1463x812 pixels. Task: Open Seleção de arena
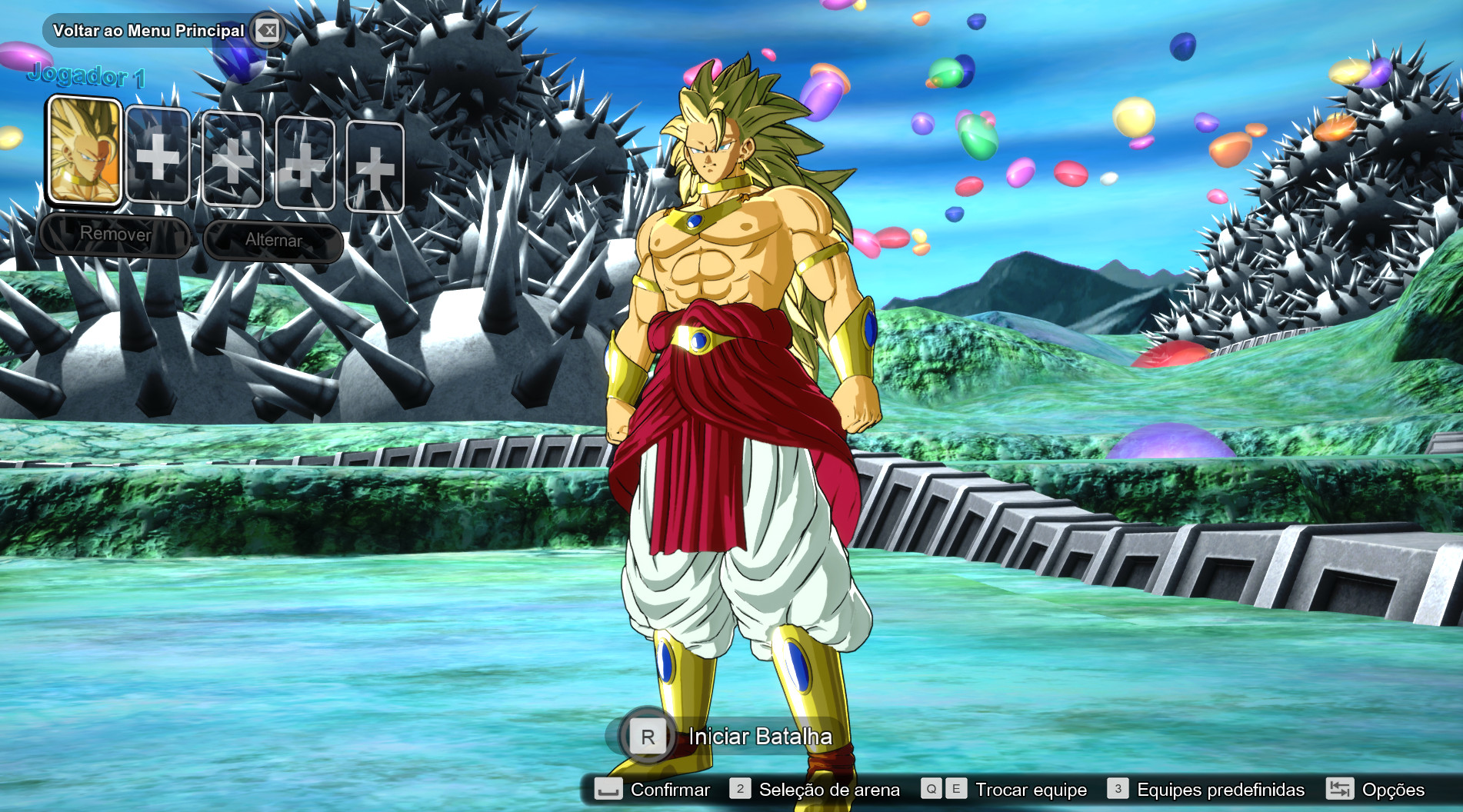click(829, 789)
